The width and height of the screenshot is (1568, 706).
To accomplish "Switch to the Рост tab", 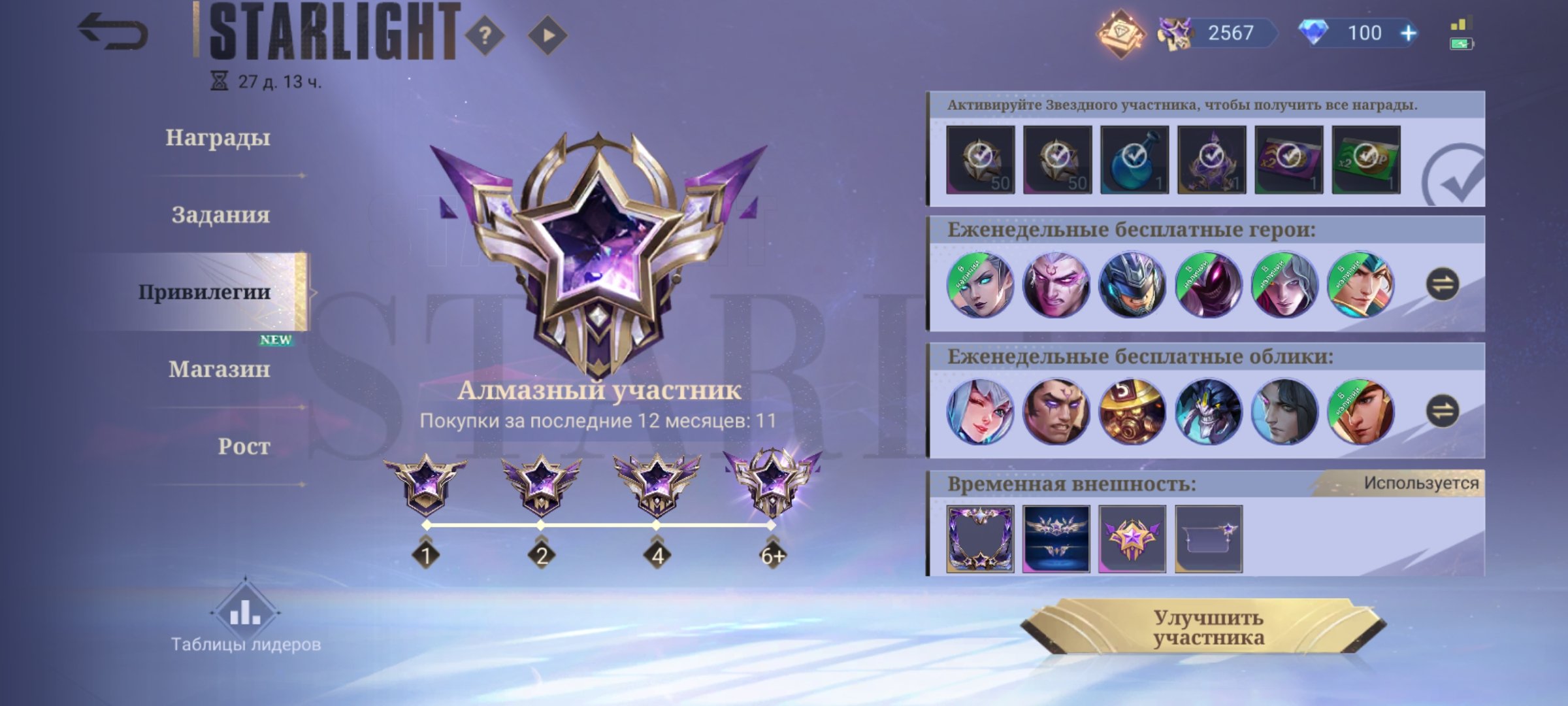I will point(244,446).
